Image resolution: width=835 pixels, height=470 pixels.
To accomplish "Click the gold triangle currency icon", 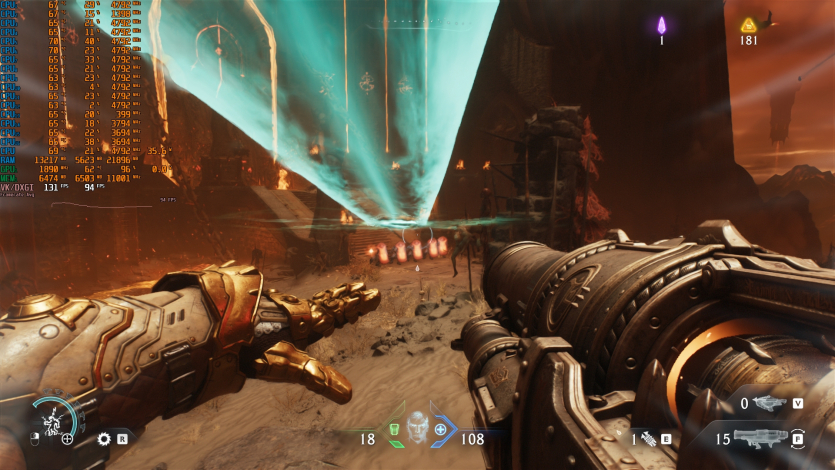I will 748,25.
